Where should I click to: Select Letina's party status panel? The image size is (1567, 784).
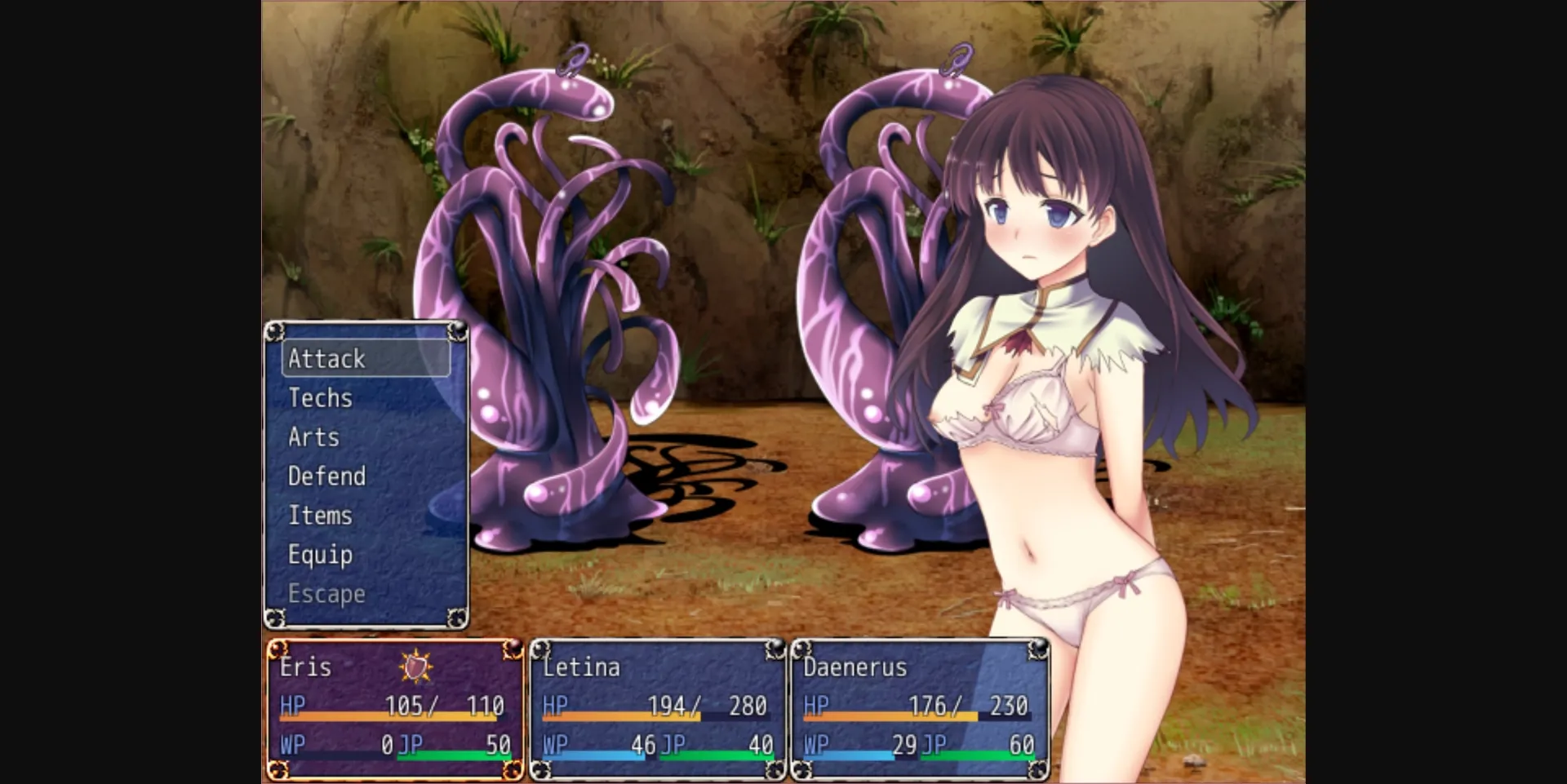coord(658,708)
